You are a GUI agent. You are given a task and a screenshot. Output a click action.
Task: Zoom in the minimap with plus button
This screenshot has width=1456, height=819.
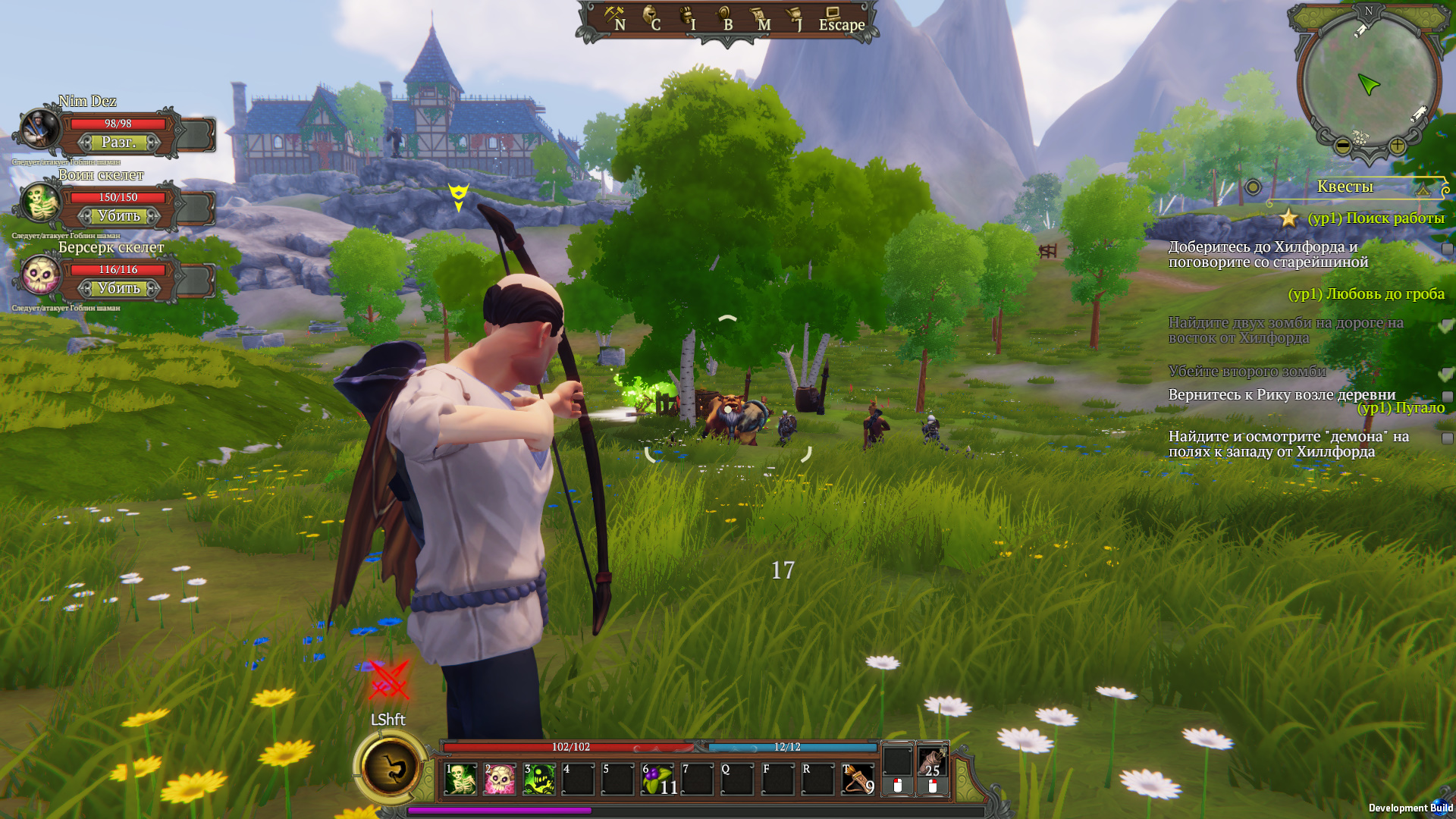[x=1397, y=145]
